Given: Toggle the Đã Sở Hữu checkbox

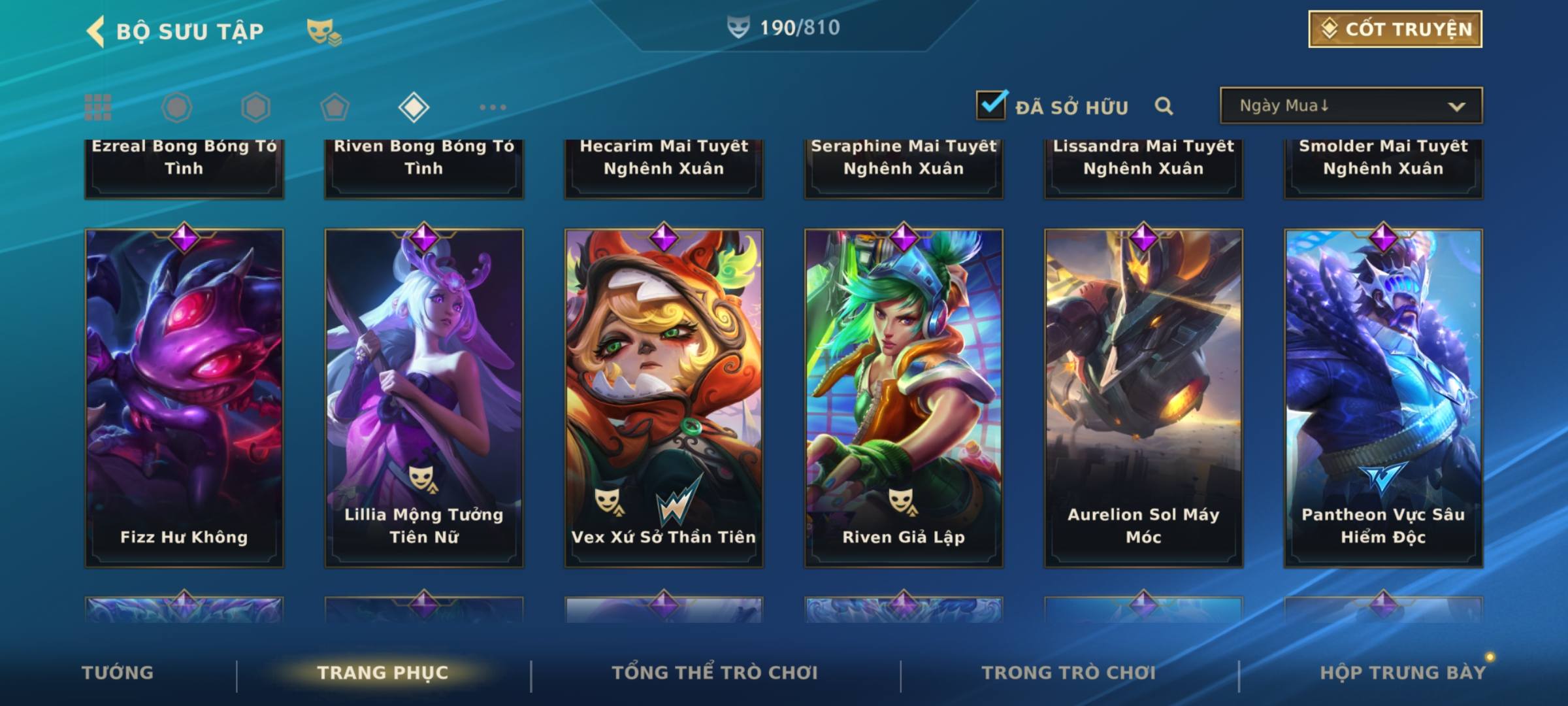Looking at the screenshot, I should coord(991,105).
